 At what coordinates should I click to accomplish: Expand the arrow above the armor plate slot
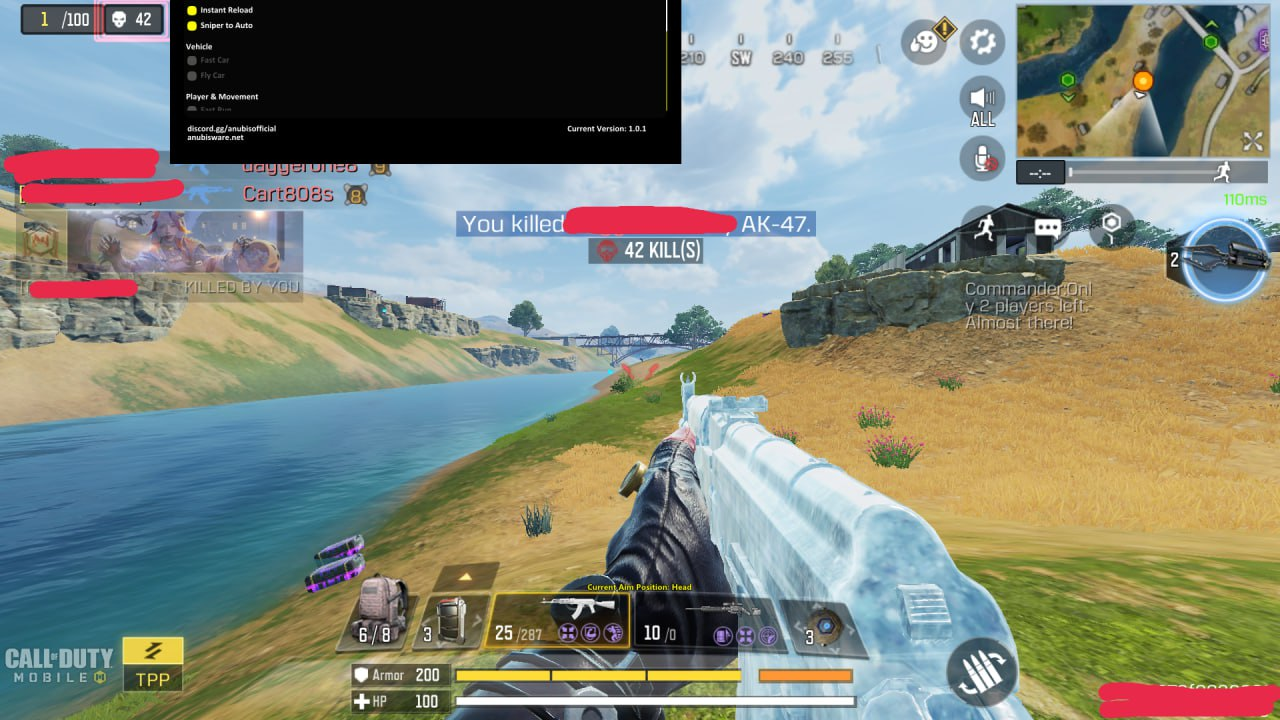click(465, 577)
